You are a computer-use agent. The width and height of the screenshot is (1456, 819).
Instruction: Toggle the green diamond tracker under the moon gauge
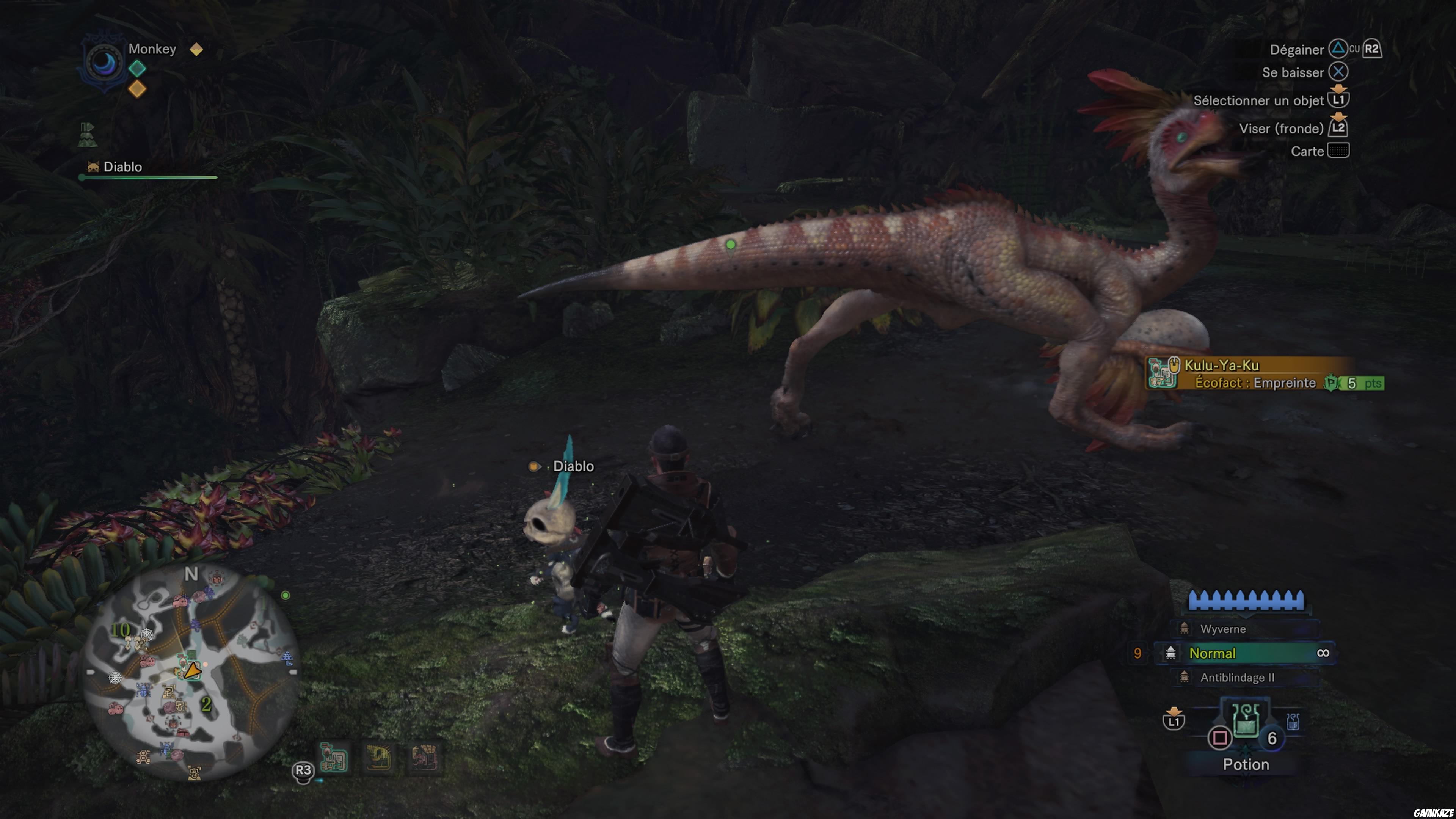137,68
